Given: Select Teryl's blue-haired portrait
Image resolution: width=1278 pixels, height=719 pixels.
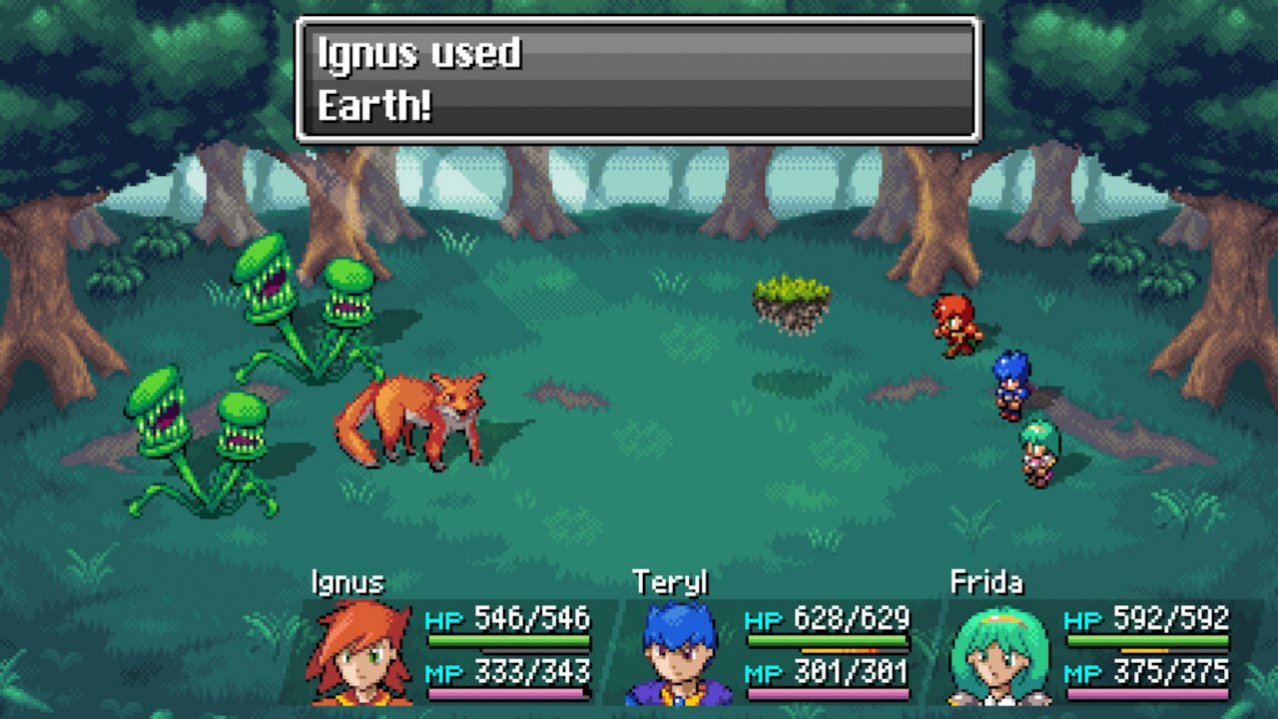Looking at the screenshot, I should point(679,653).
